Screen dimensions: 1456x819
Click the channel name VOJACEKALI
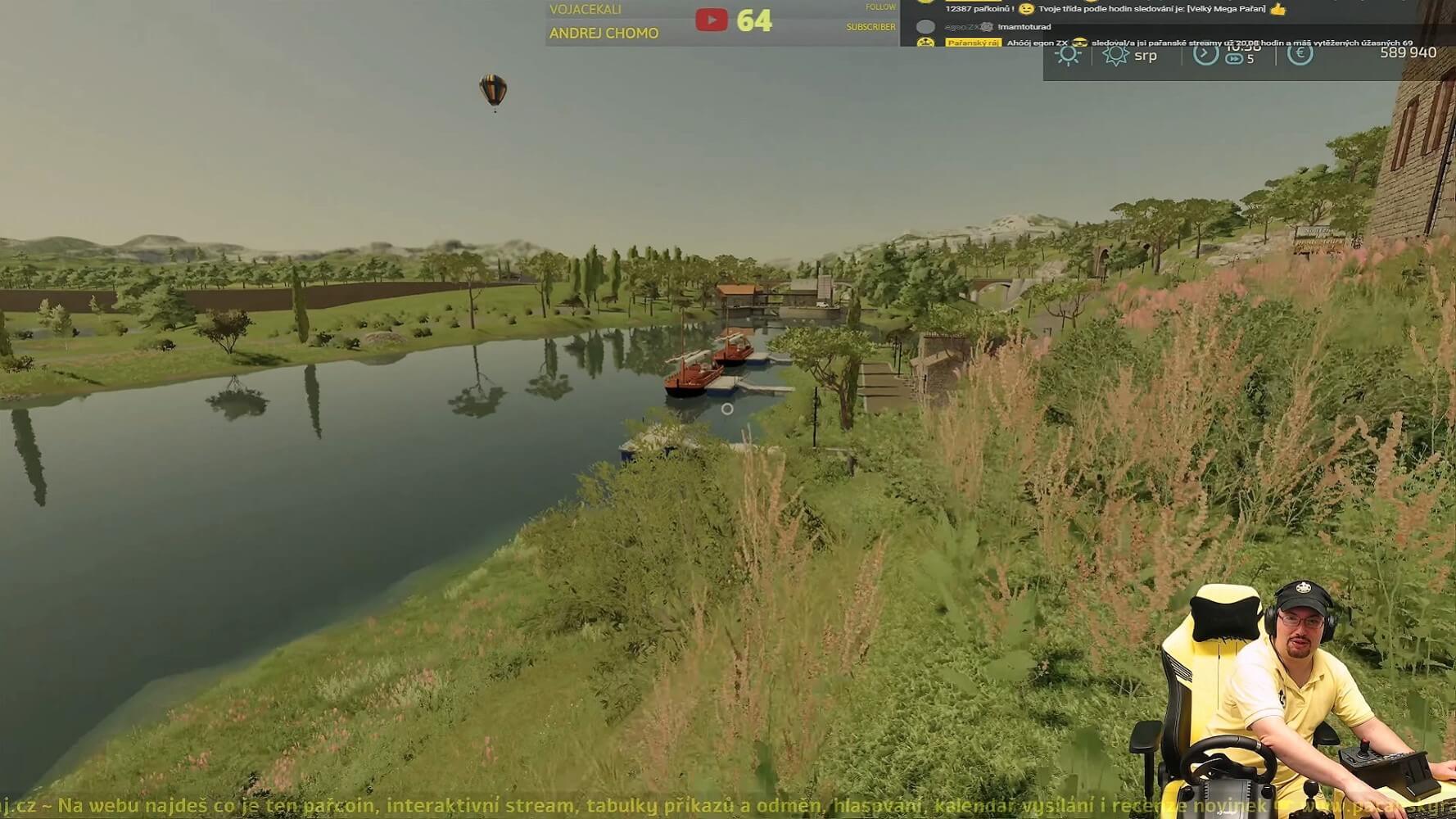pyautogui.click(x=585, y=9)
